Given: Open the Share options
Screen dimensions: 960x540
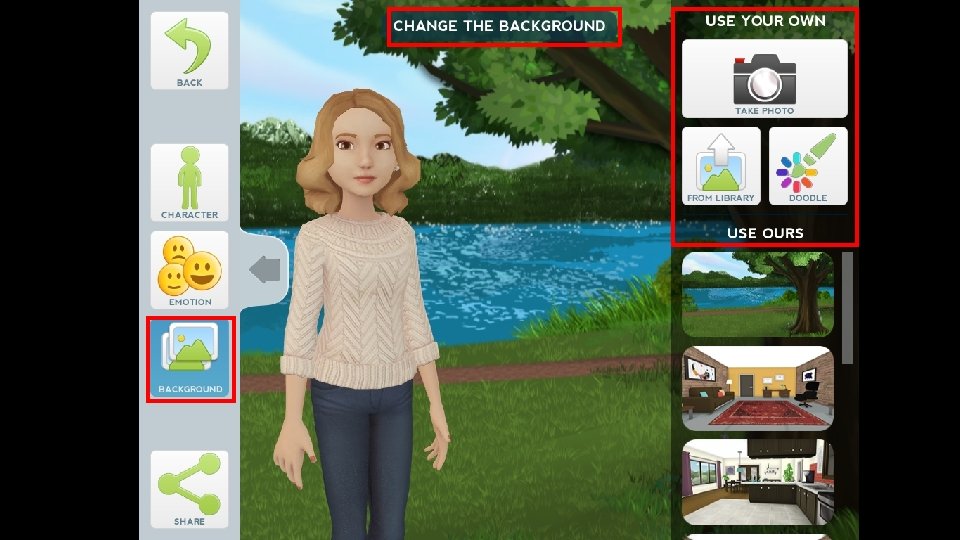Looking at the screenshot, I should point(190,489).
